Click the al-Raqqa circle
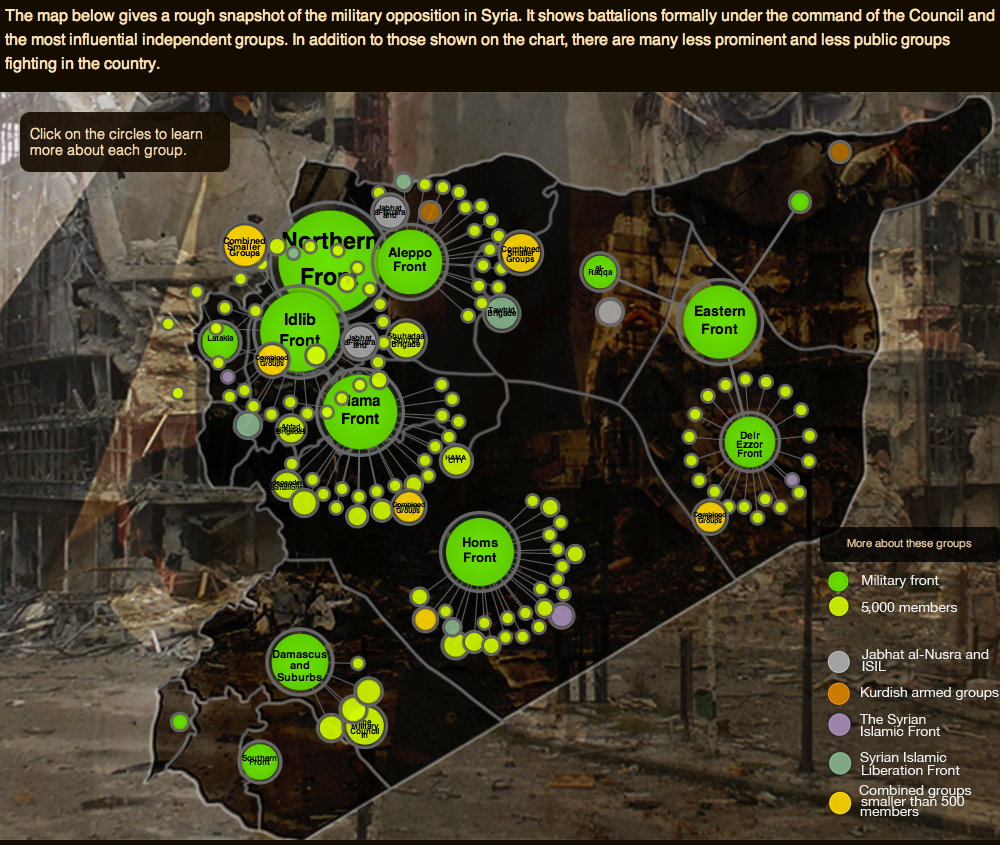Image resolution: width=1002 pixels, height=845 pixels. pos(601,271)
